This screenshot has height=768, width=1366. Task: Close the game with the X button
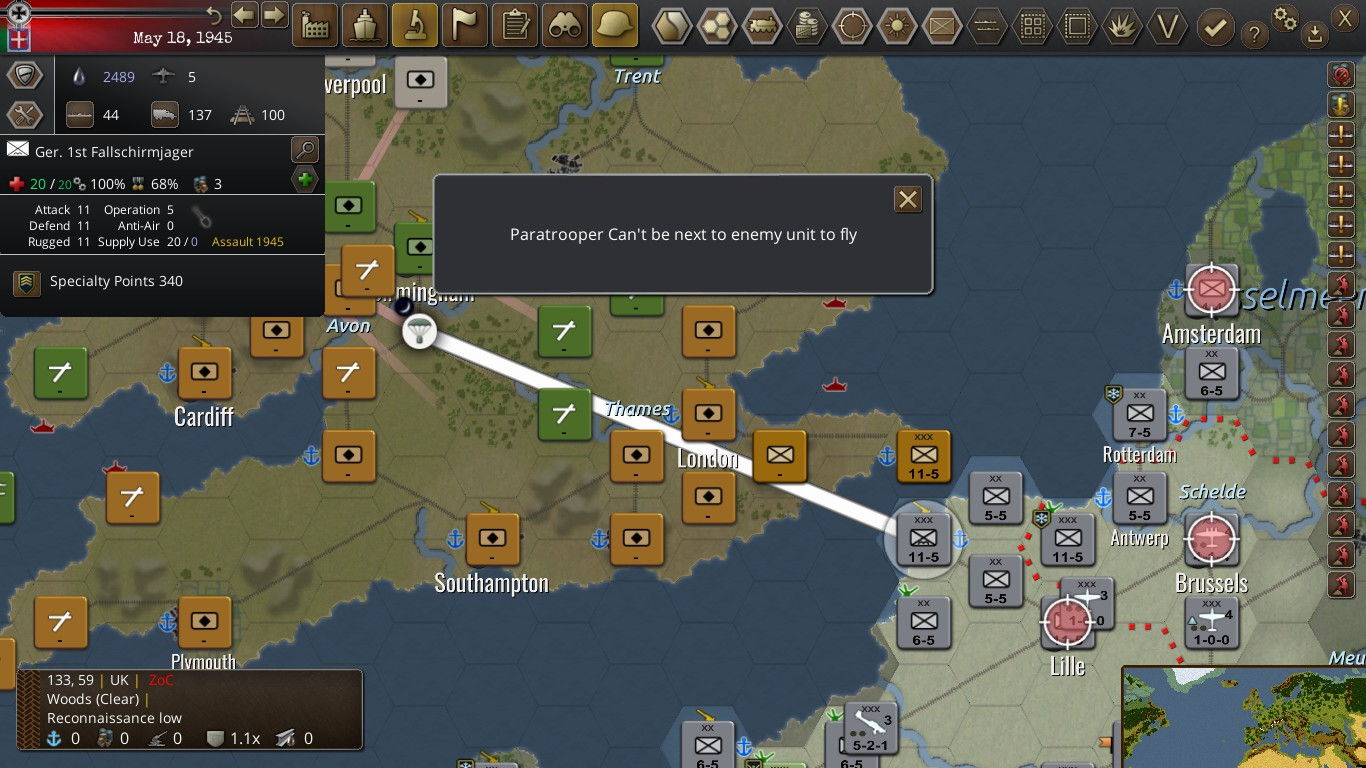click(1345, 17)
